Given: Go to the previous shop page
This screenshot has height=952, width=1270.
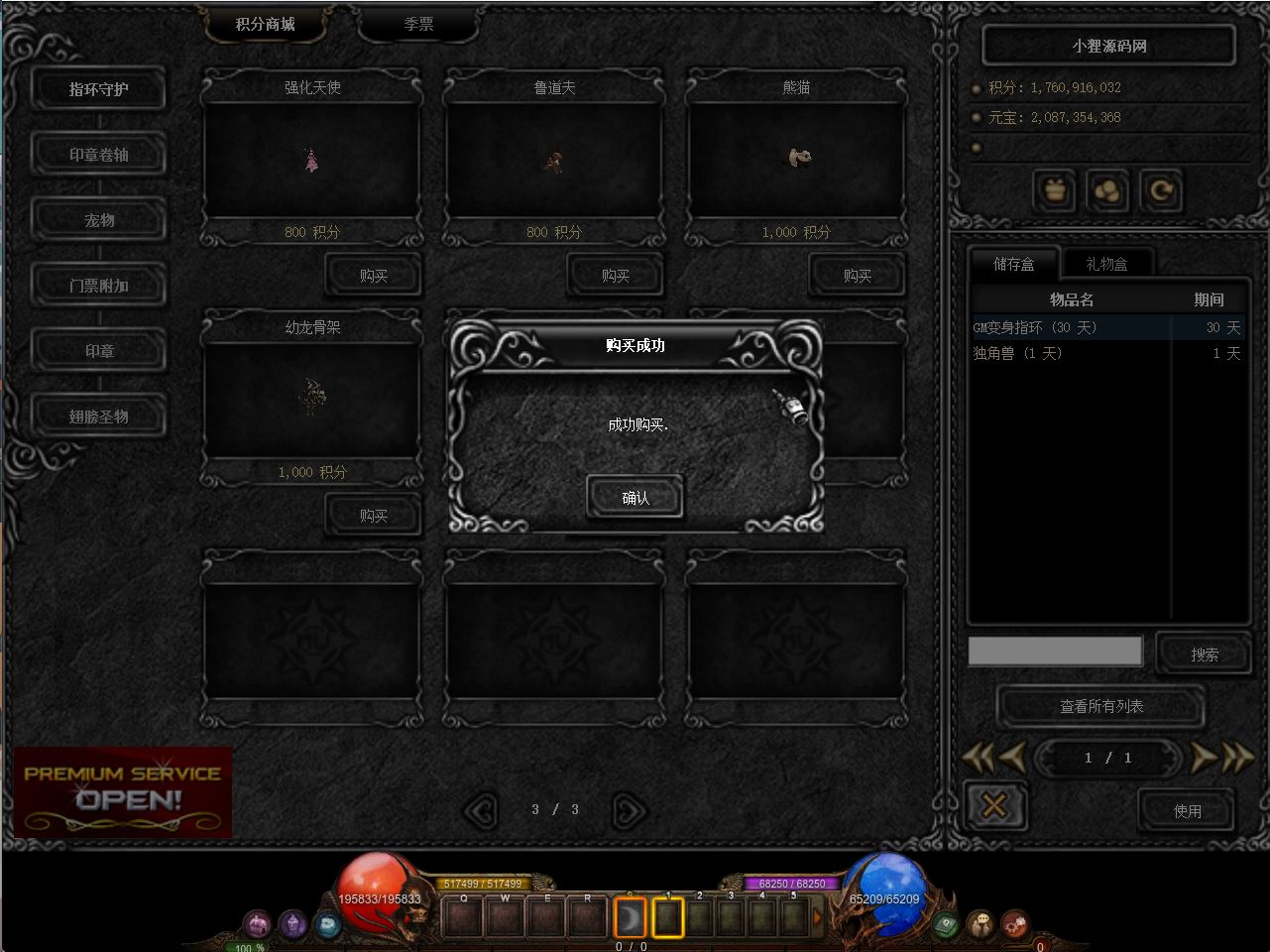Looking at the screenshot, I should [x=480, y=811].
